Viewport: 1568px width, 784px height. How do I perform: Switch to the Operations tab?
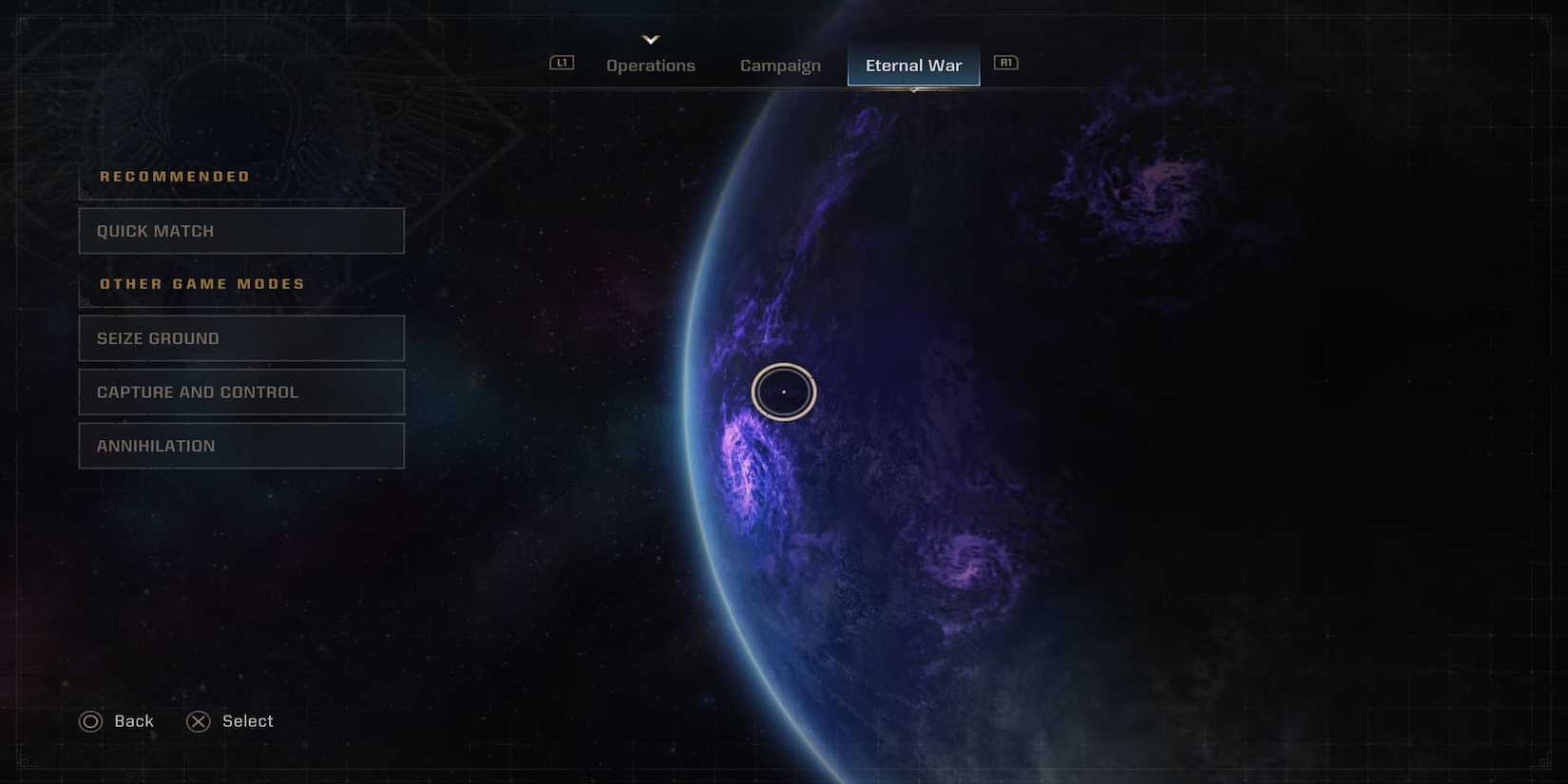(x=651, y=65)
